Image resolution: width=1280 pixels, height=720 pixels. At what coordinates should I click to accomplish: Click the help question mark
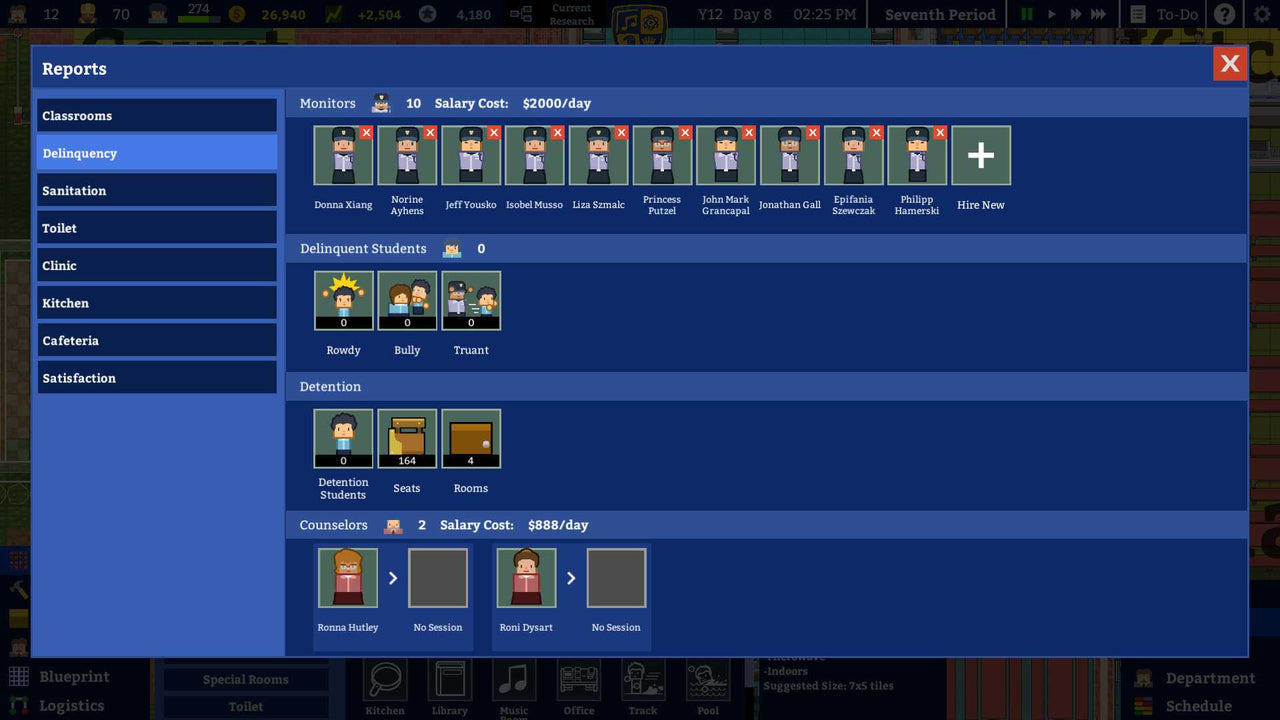coord(1225,14)
